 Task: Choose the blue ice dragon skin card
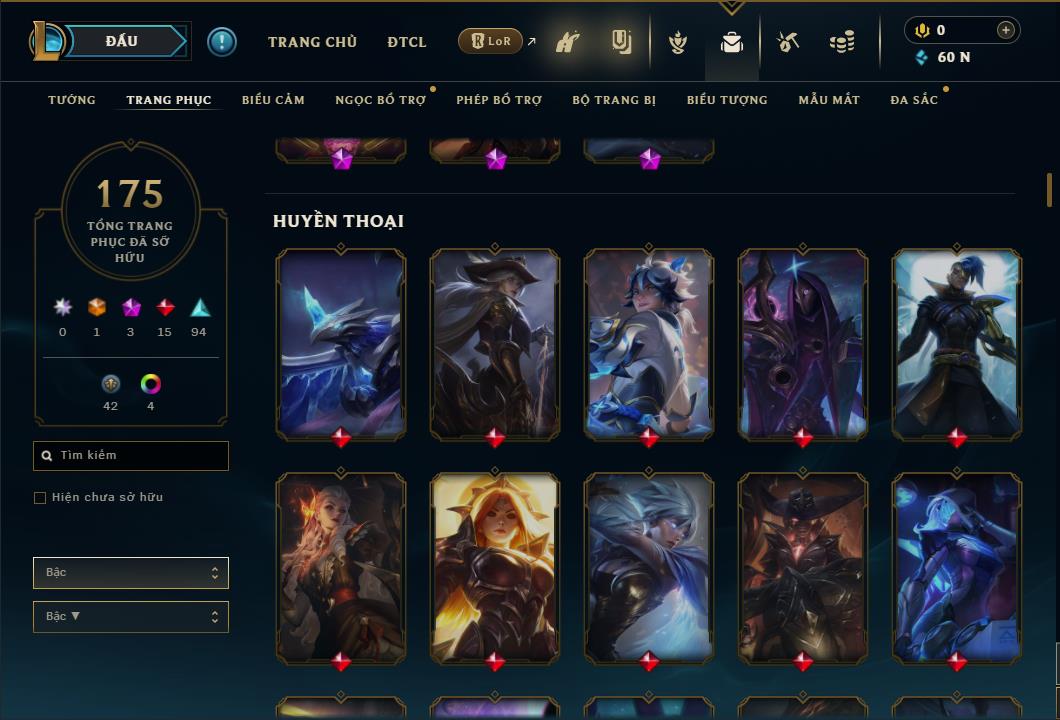tap(341, 342)
